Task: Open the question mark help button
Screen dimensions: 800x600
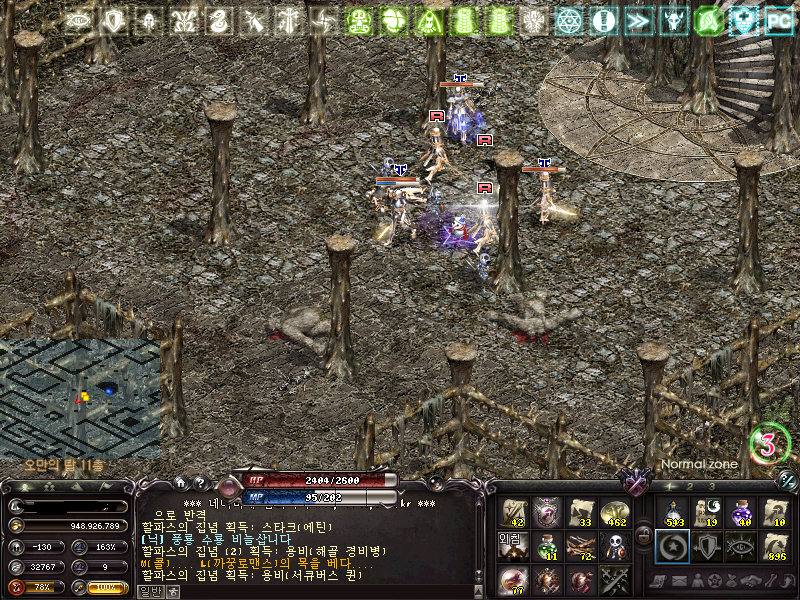Action: click(200, 483)
